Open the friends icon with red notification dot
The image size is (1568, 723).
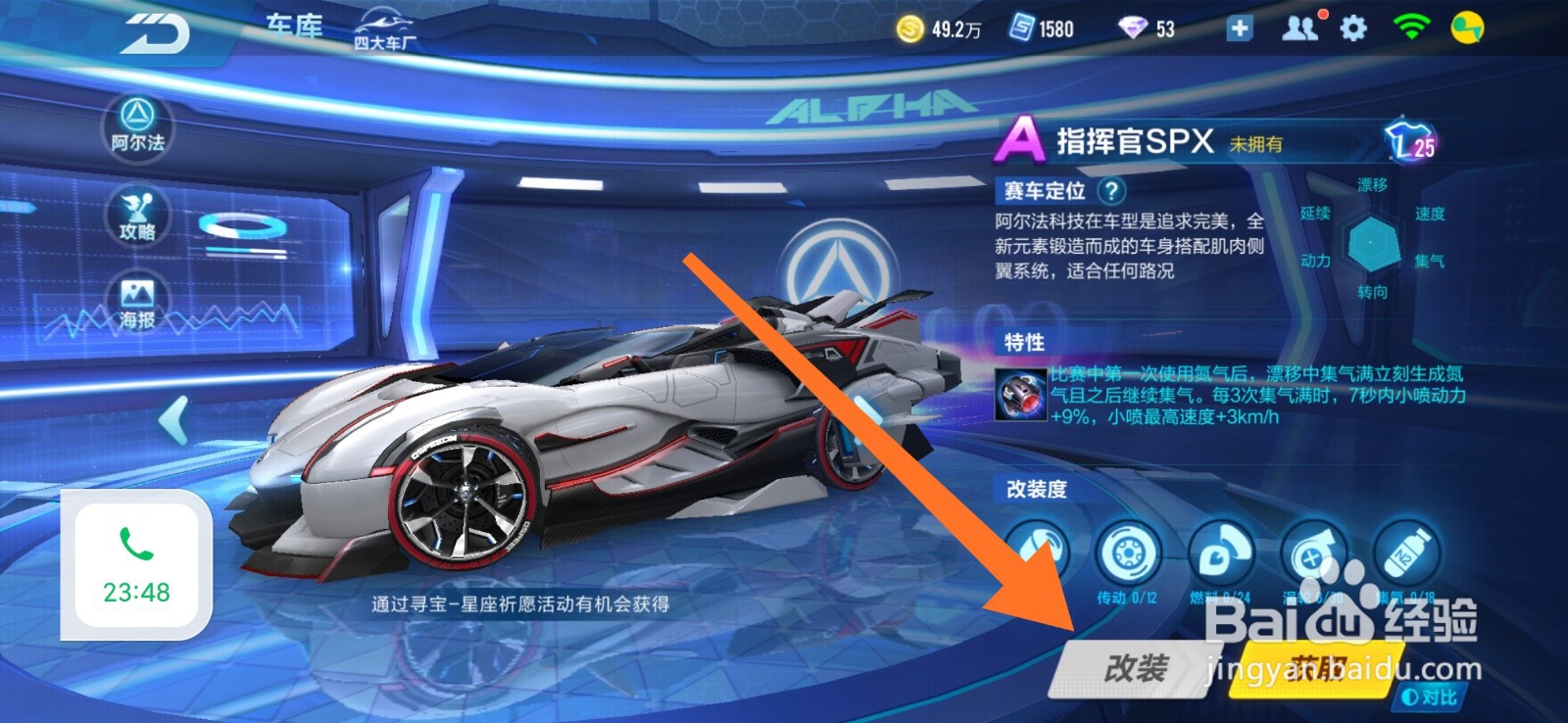tap(1300, 27)
